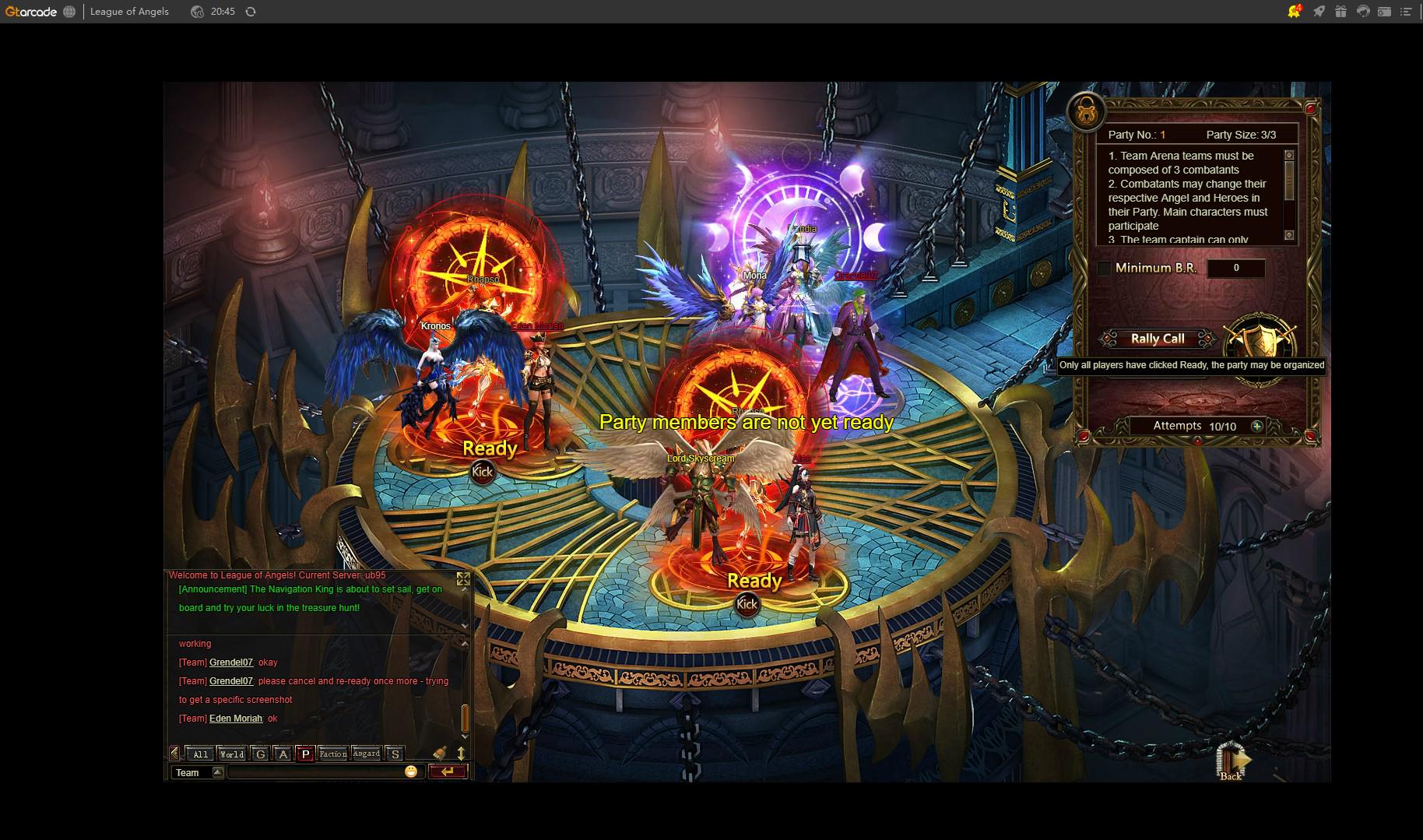Switch chat to the All tab

[x=200, y=754]
